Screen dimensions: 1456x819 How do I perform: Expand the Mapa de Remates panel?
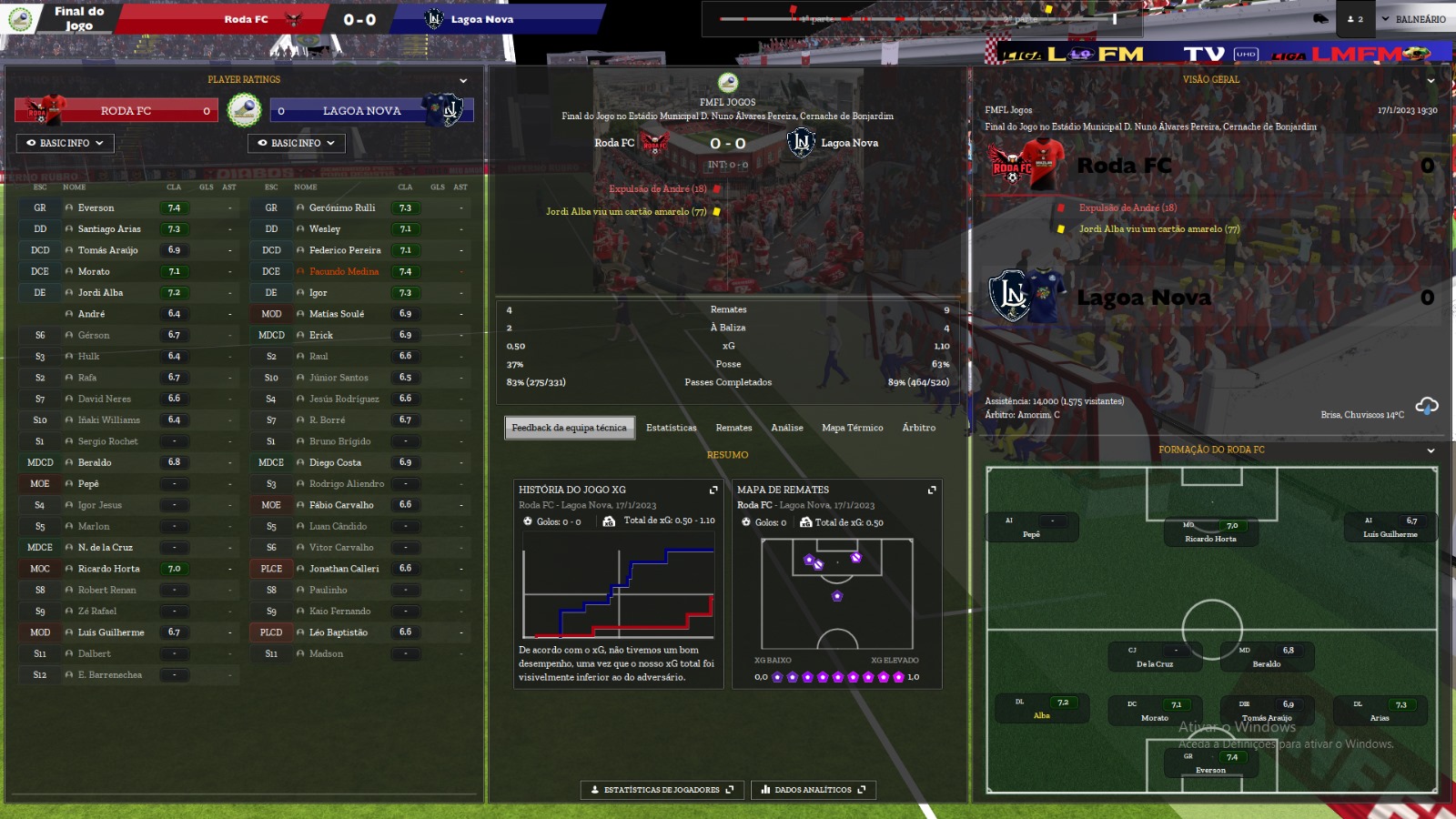(x=932, y=490)
